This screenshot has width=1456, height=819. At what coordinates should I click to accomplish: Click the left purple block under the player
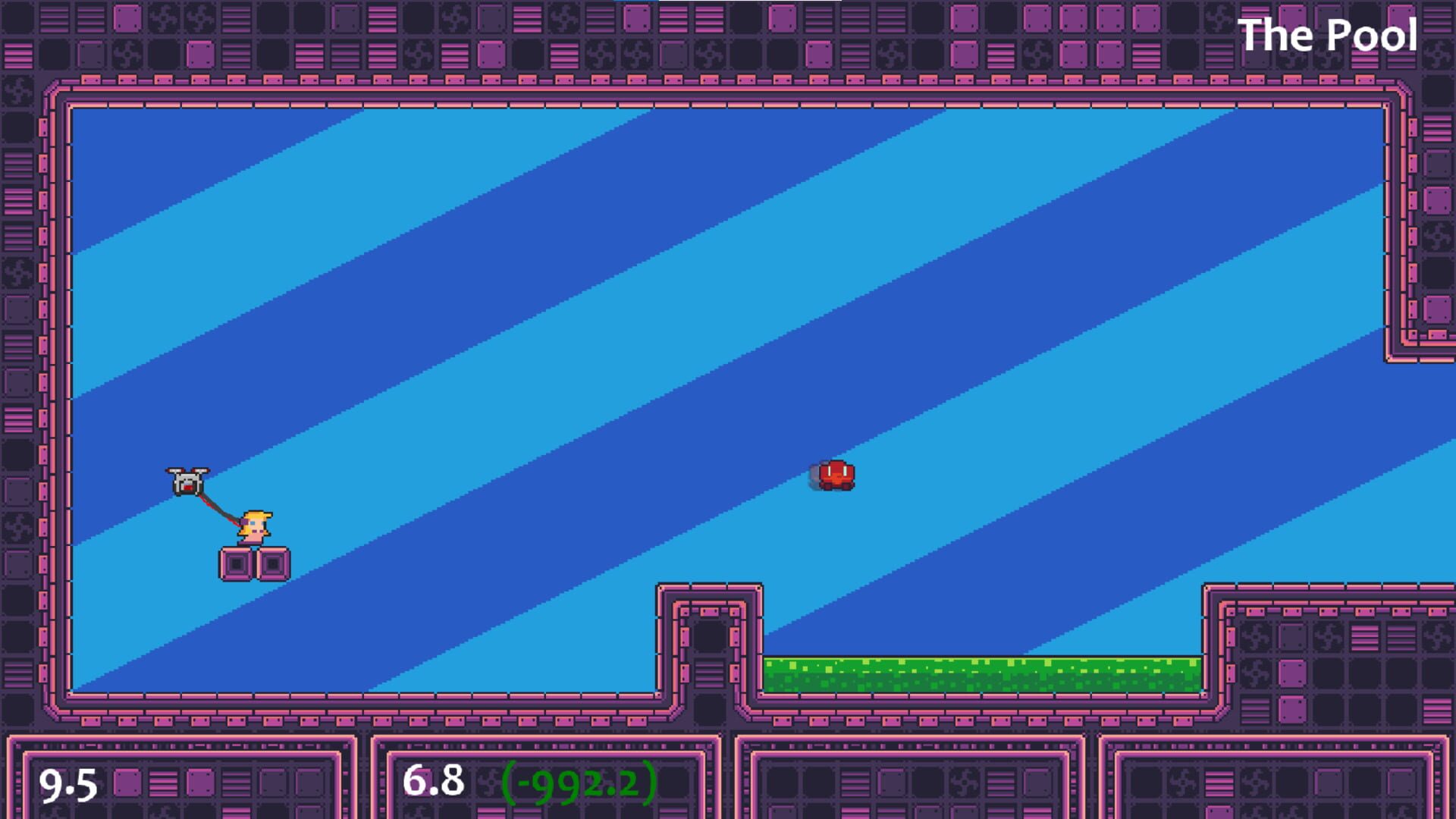(x=237, y=563)
